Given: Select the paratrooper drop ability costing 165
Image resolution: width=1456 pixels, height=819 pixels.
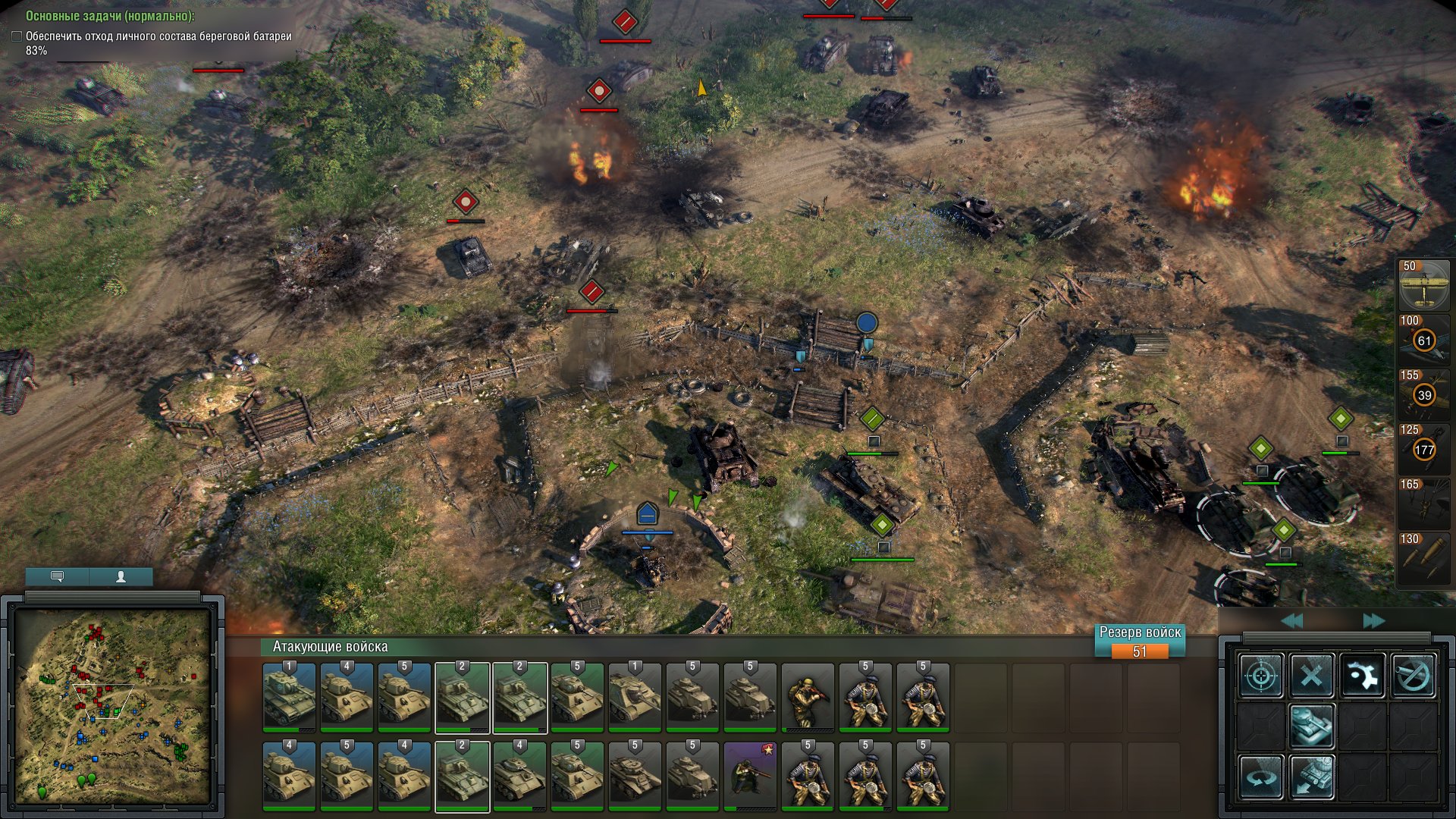Looking at the screenshot, I should (x=1423, y=504).
